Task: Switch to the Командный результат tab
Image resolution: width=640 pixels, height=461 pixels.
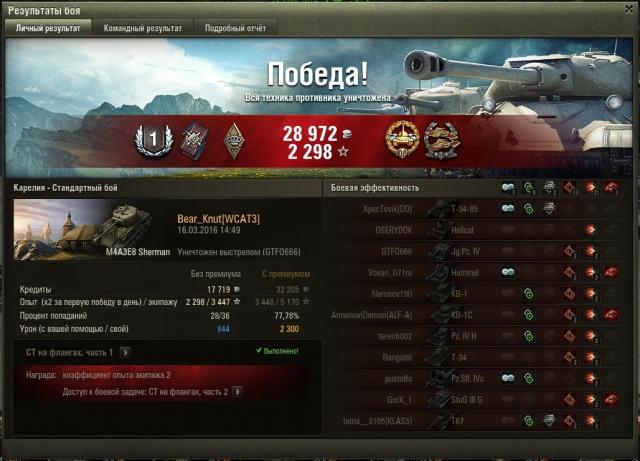Action: tap(143, 29)
